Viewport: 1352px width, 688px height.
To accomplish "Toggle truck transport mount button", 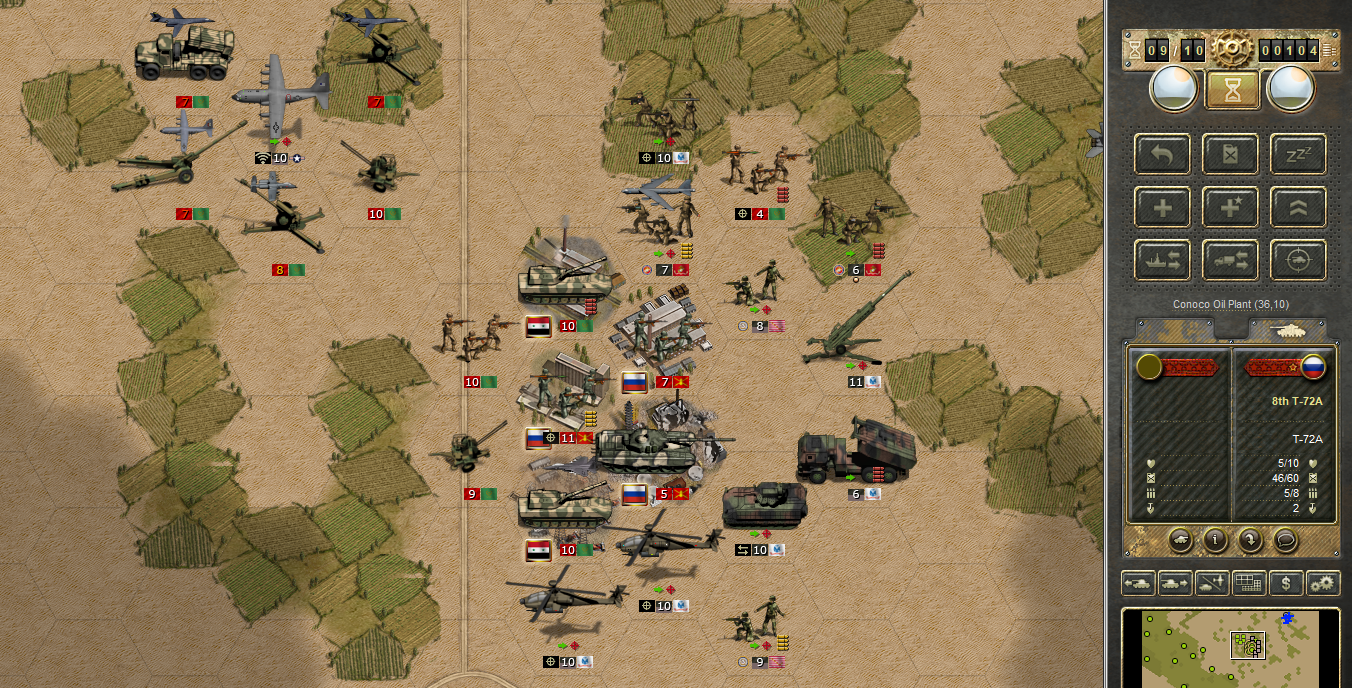I will tap(1230, 260).
